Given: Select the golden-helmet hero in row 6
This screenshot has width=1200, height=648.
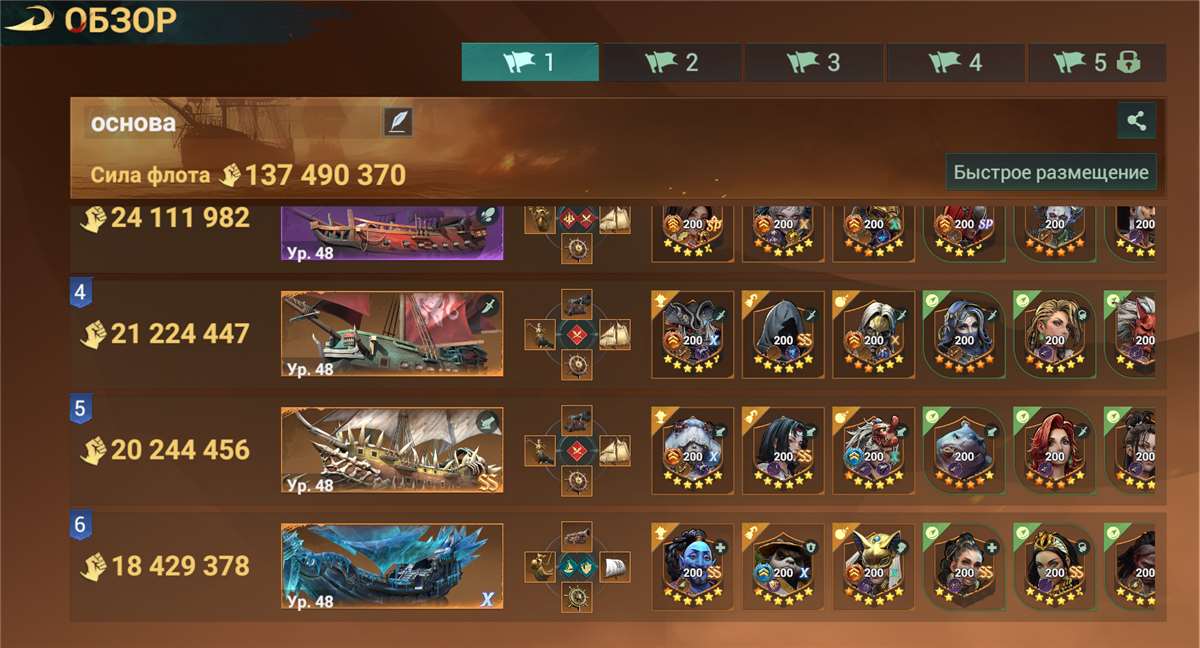Looking at the screenshot, I should [x=874, y=566].
